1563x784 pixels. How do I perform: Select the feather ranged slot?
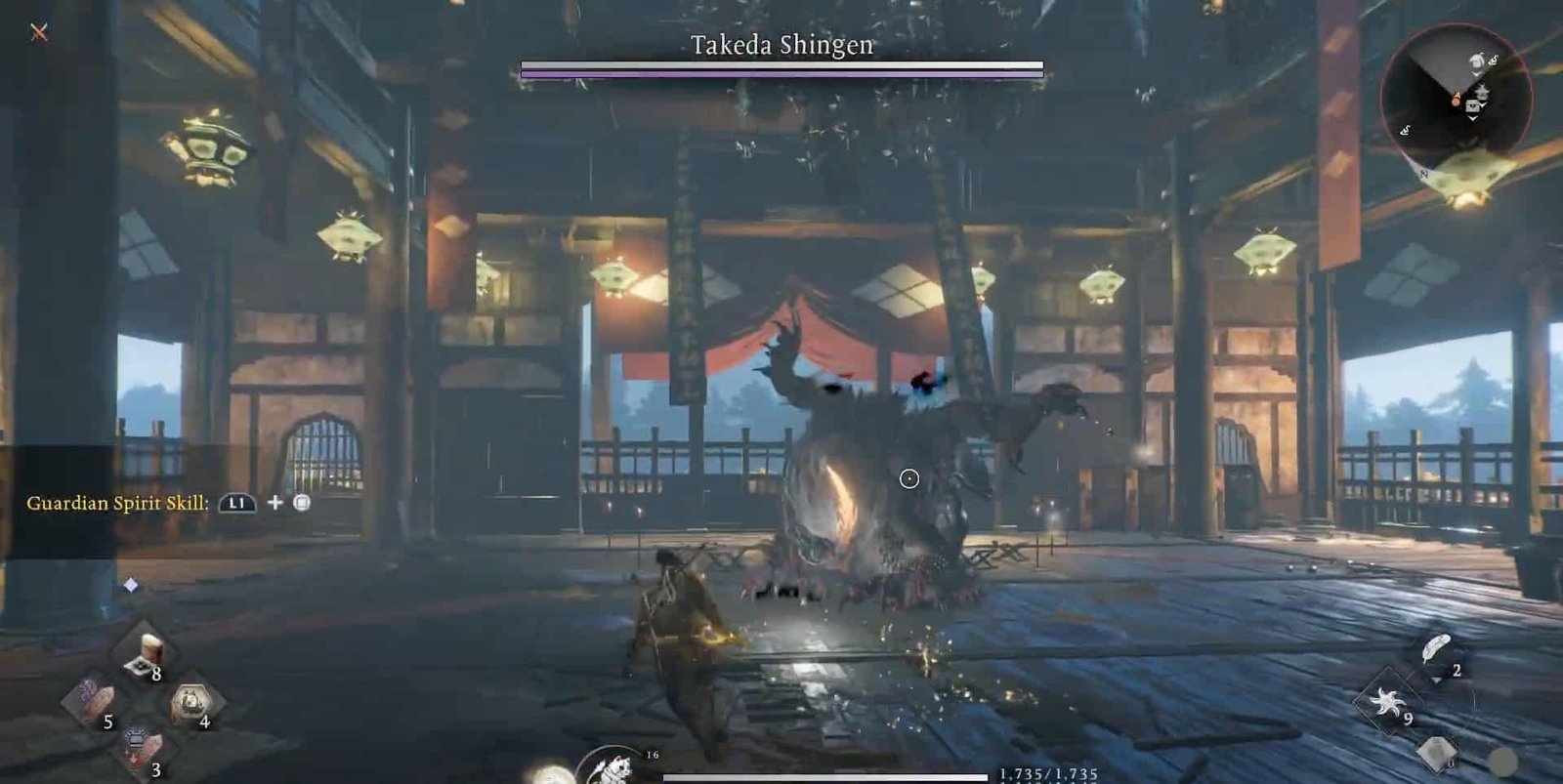pyautogui.click(x=1436, y=650)
